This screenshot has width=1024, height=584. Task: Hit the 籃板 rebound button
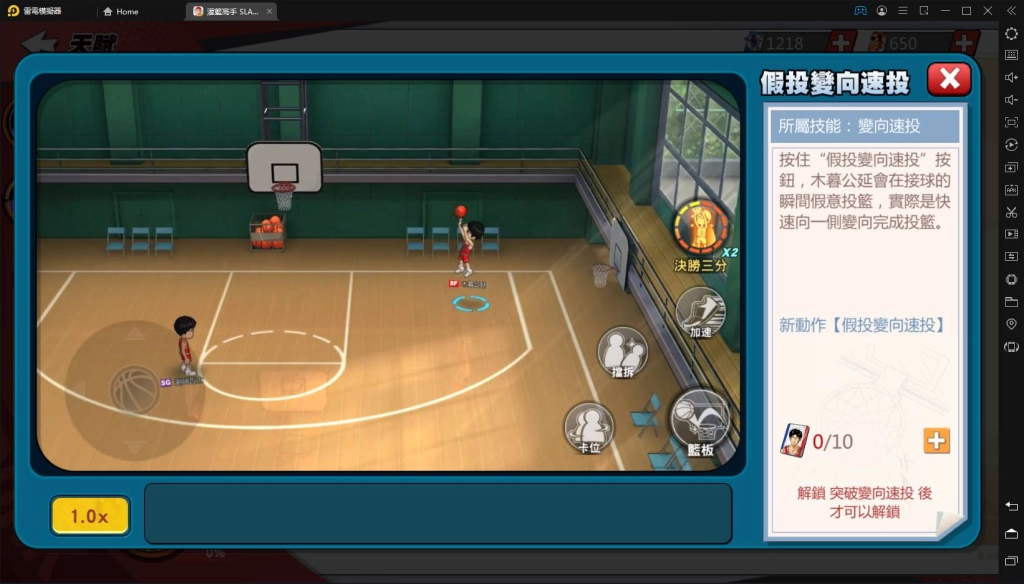699,417
